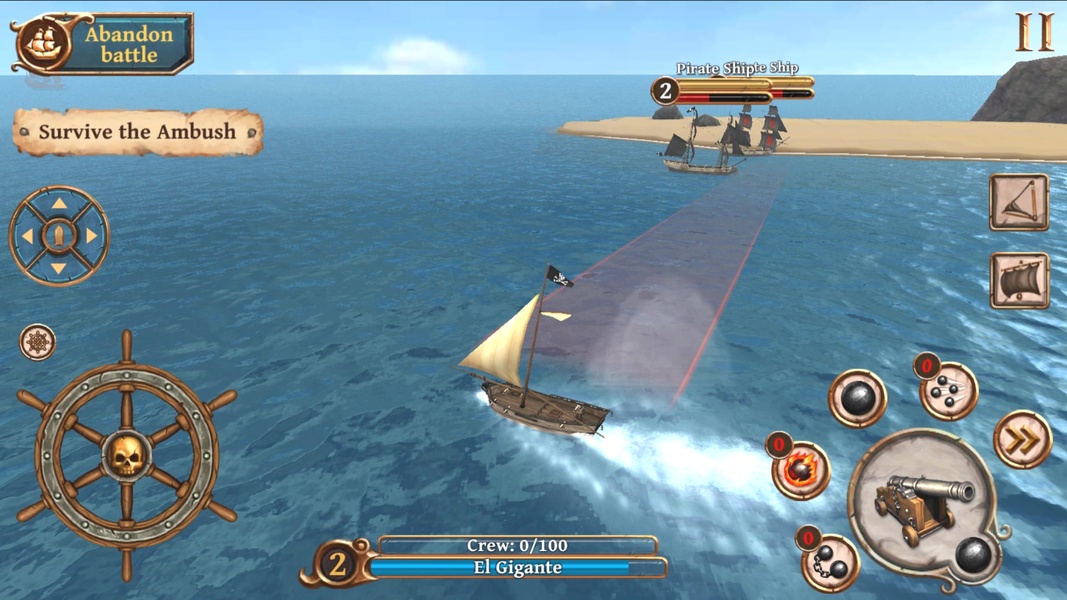This screenshot has width=1067, height=600.
Task: Tap the right arrow on camera pad
Action: coord(92,237)
